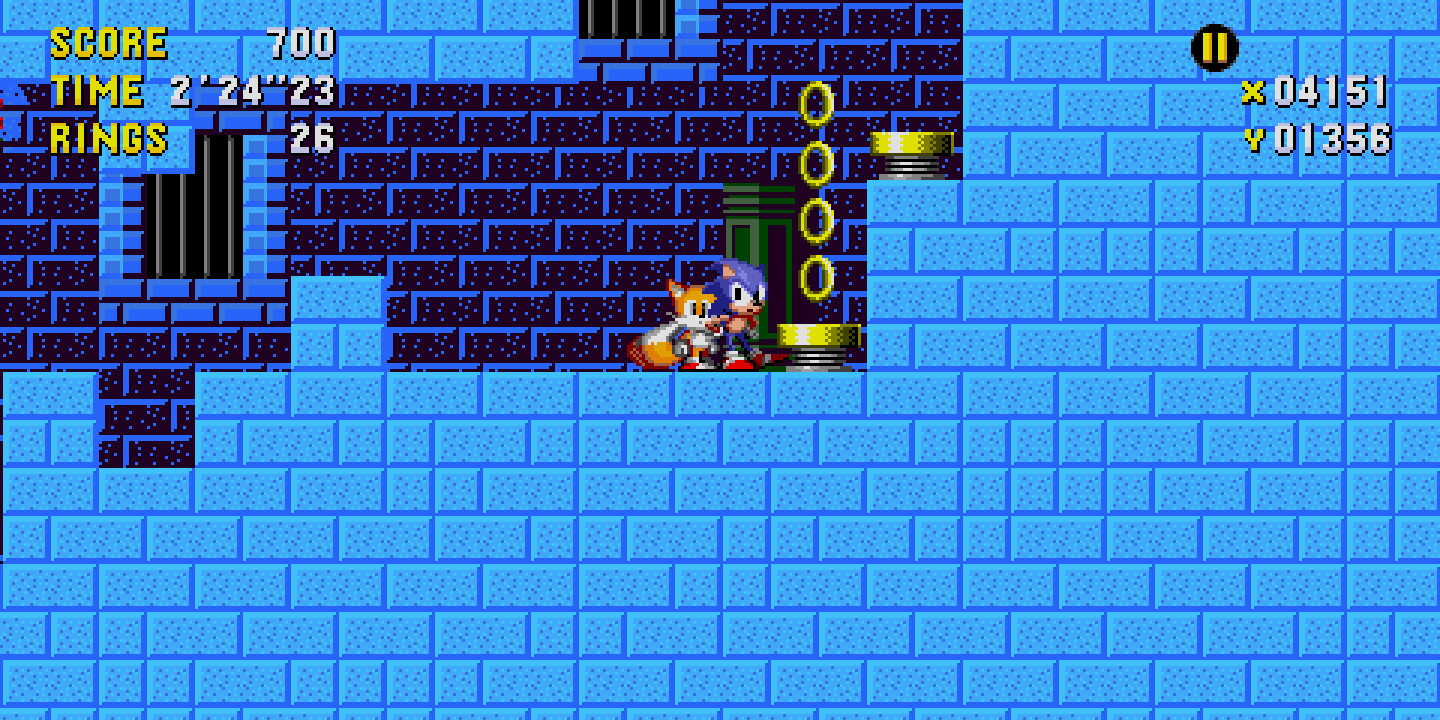Click the ring count showing 26
Screen dimensions: 1440x720
pos(310,138)
